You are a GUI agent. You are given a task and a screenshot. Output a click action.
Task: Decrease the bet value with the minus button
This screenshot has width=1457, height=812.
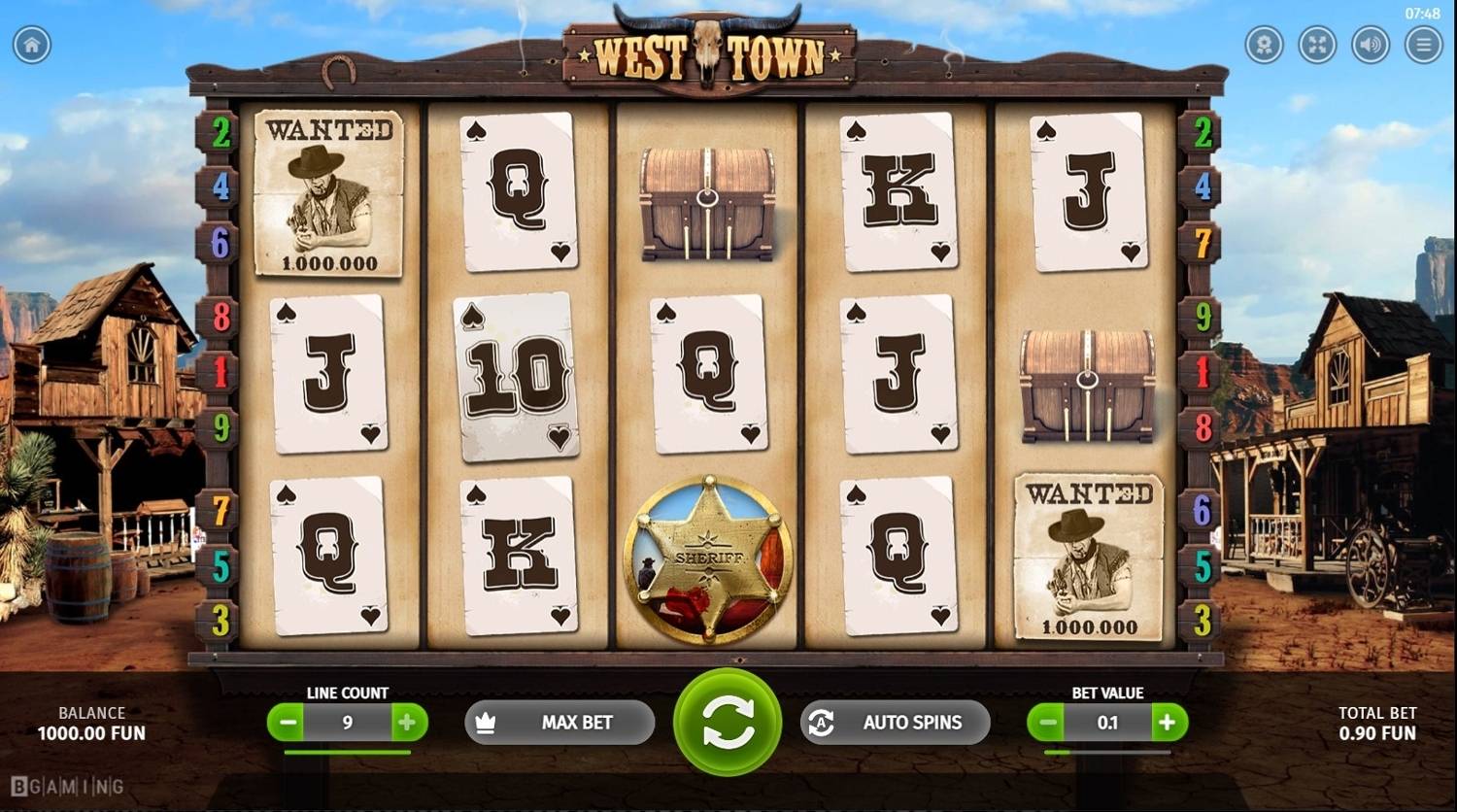coord(1046,723)
